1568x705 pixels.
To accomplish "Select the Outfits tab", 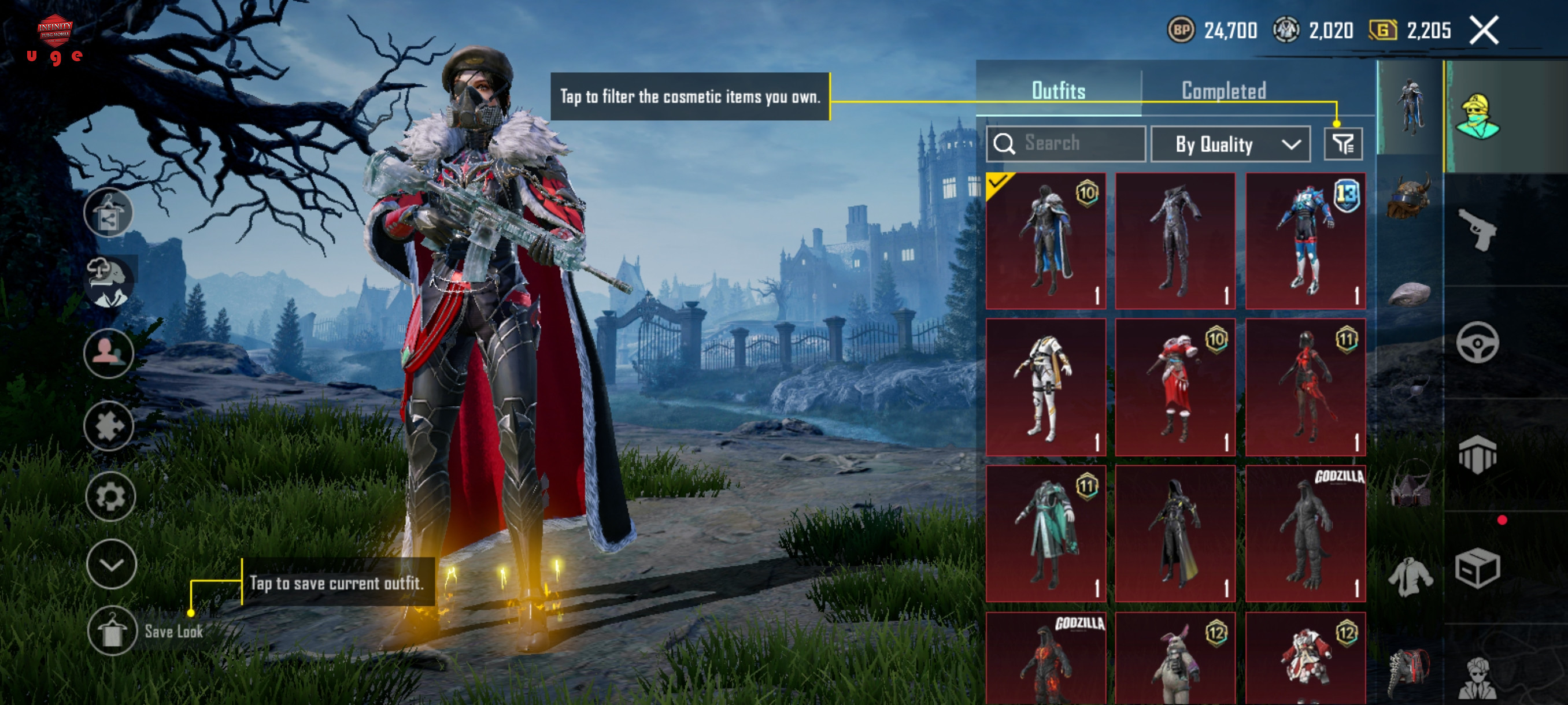I will pos(1058,91).
